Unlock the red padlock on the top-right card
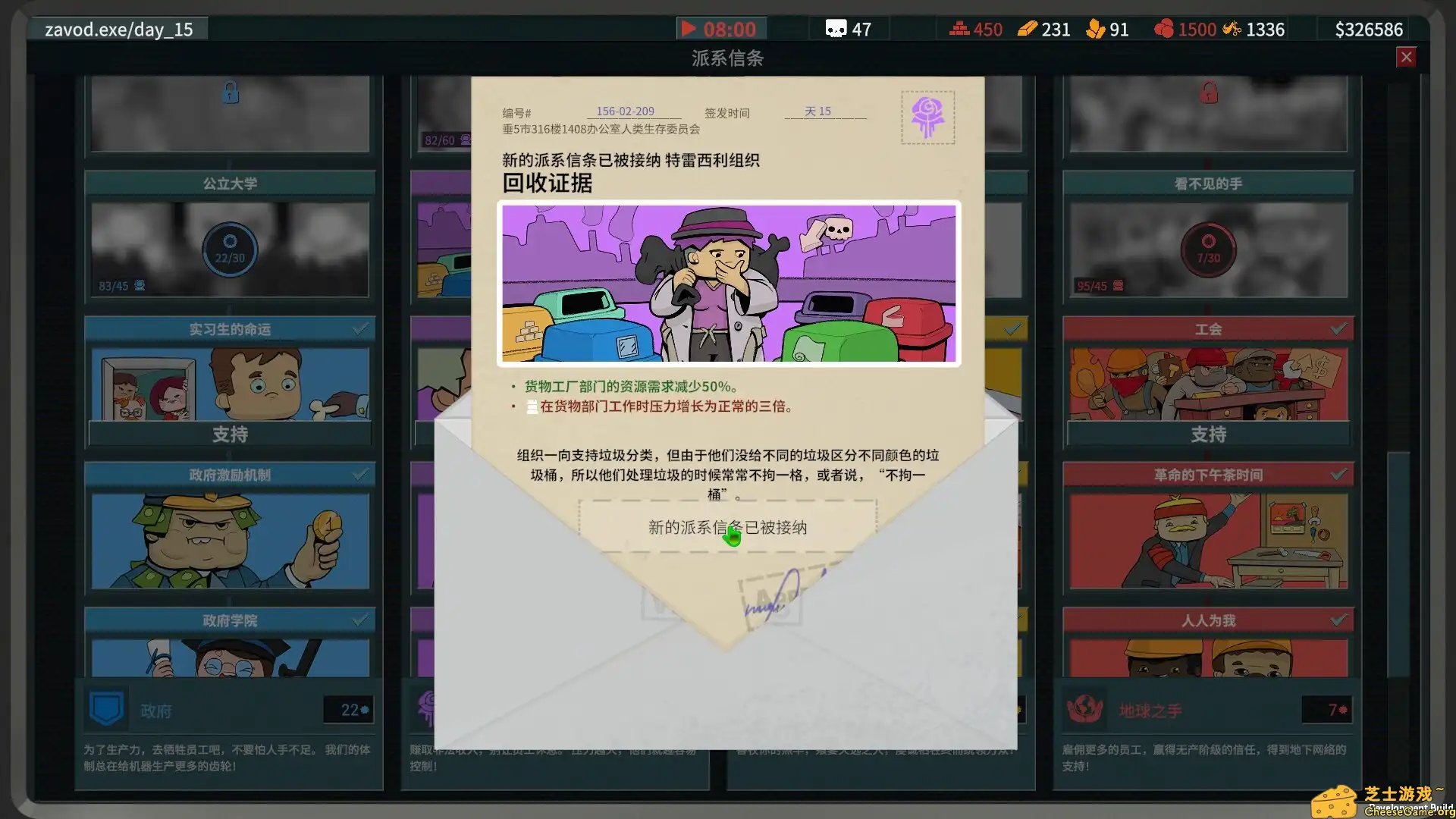The width and height of the screenshot is (1456, 819). click(1208, 93)
